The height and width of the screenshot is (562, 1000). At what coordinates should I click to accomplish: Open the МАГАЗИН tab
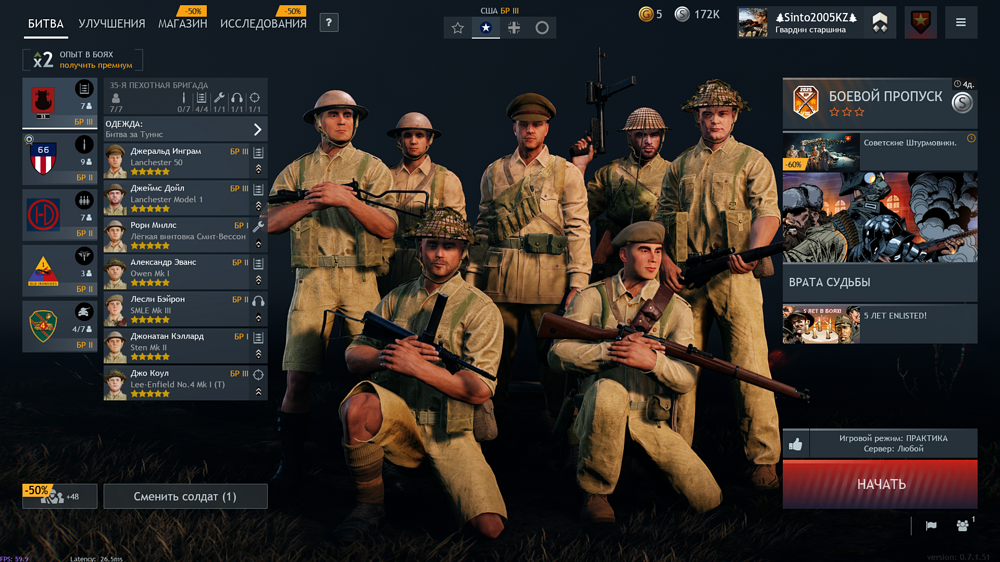[182, 23]
